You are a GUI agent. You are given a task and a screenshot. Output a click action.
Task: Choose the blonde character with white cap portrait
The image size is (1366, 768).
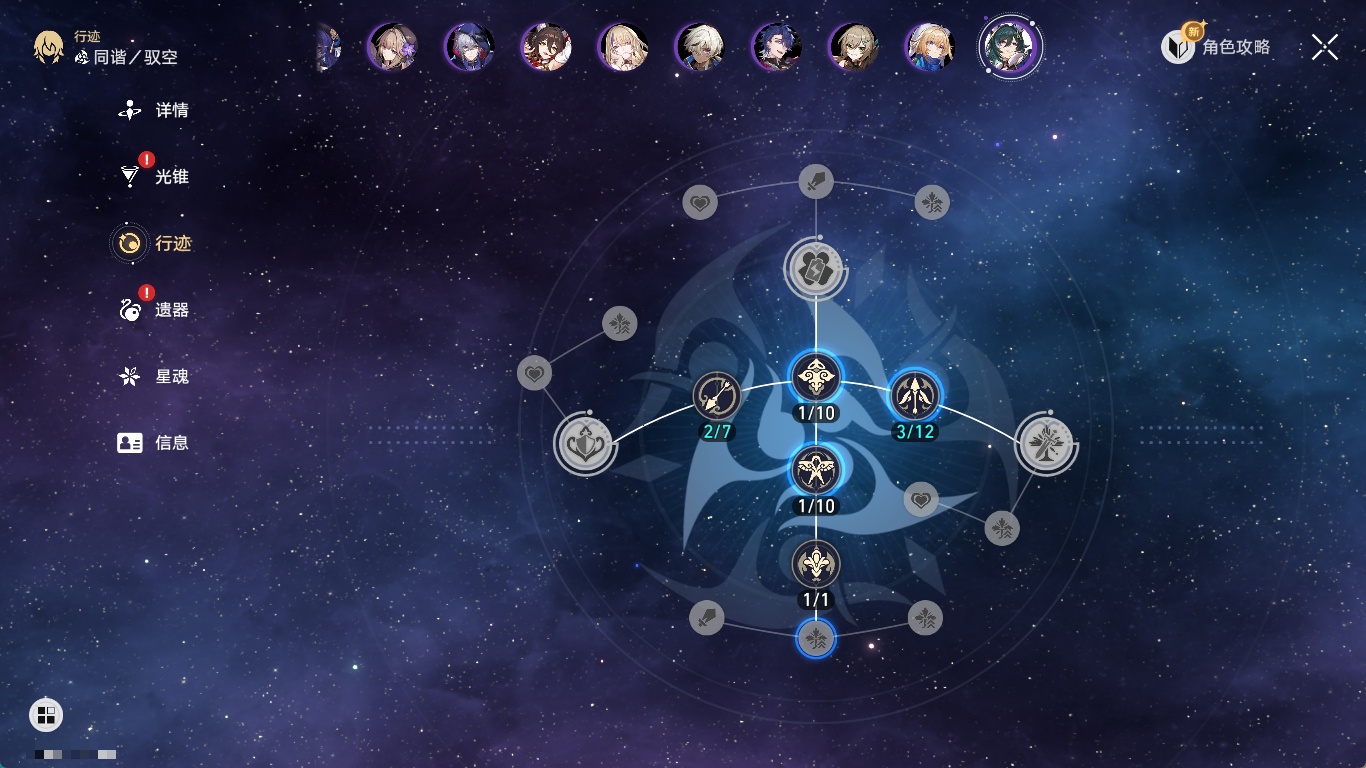click(x=930, y=47)
